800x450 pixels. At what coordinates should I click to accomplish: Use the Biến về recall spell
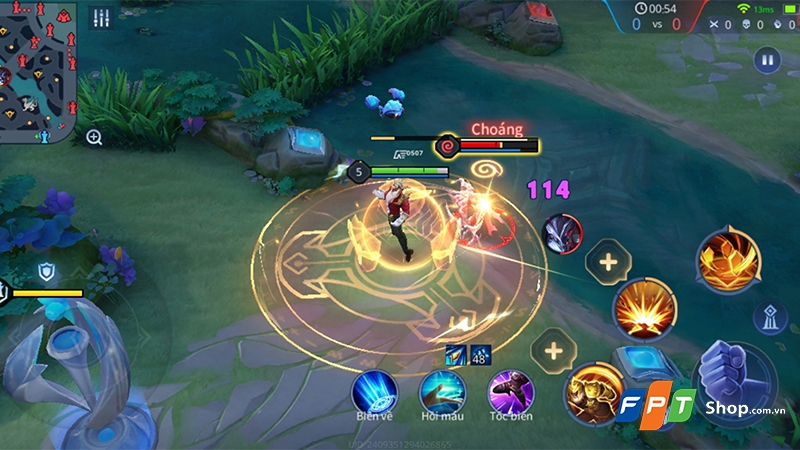pyautogui.click(x=375, y=390)
